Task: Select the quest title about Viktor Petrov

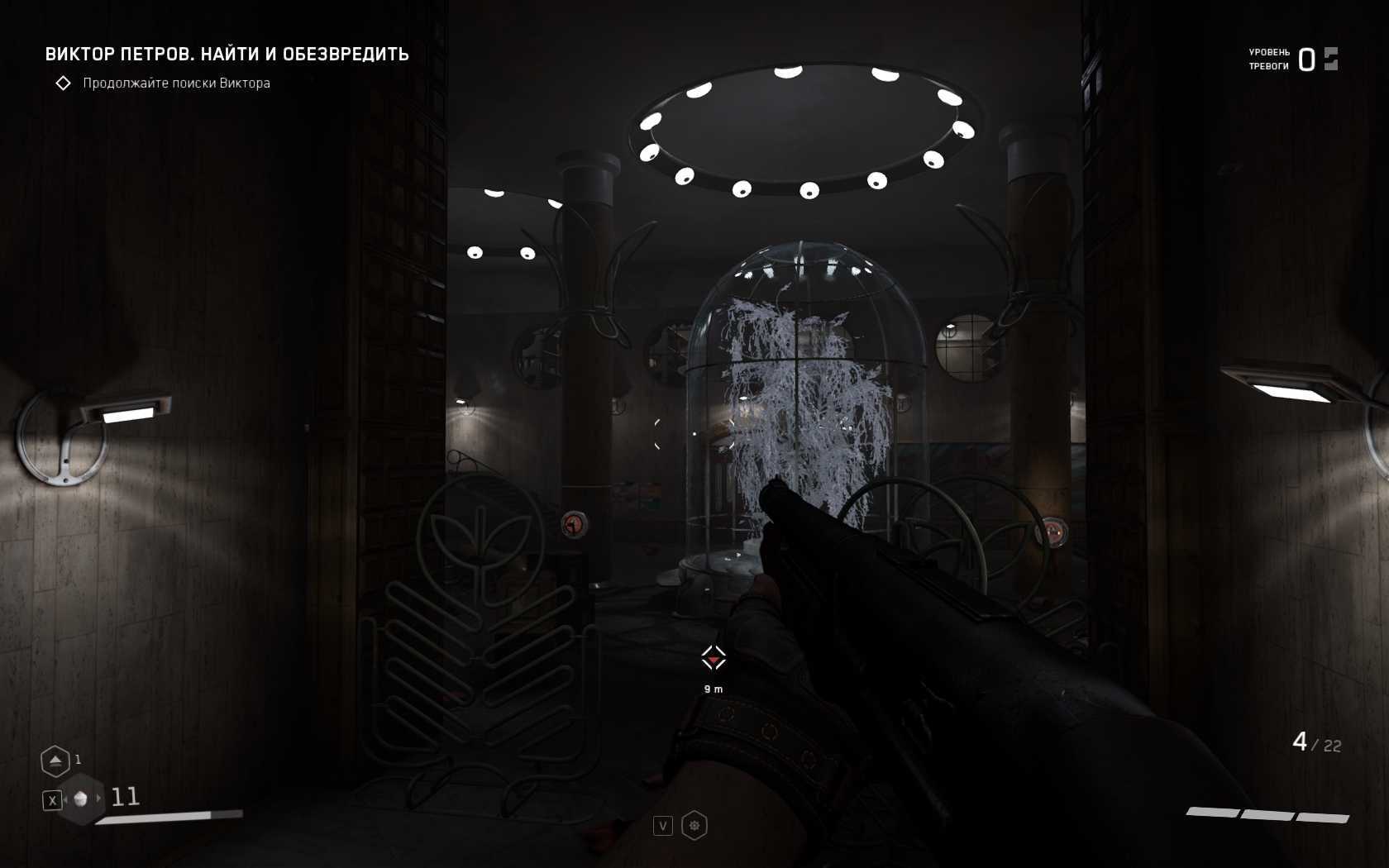Action: (227, 55)
